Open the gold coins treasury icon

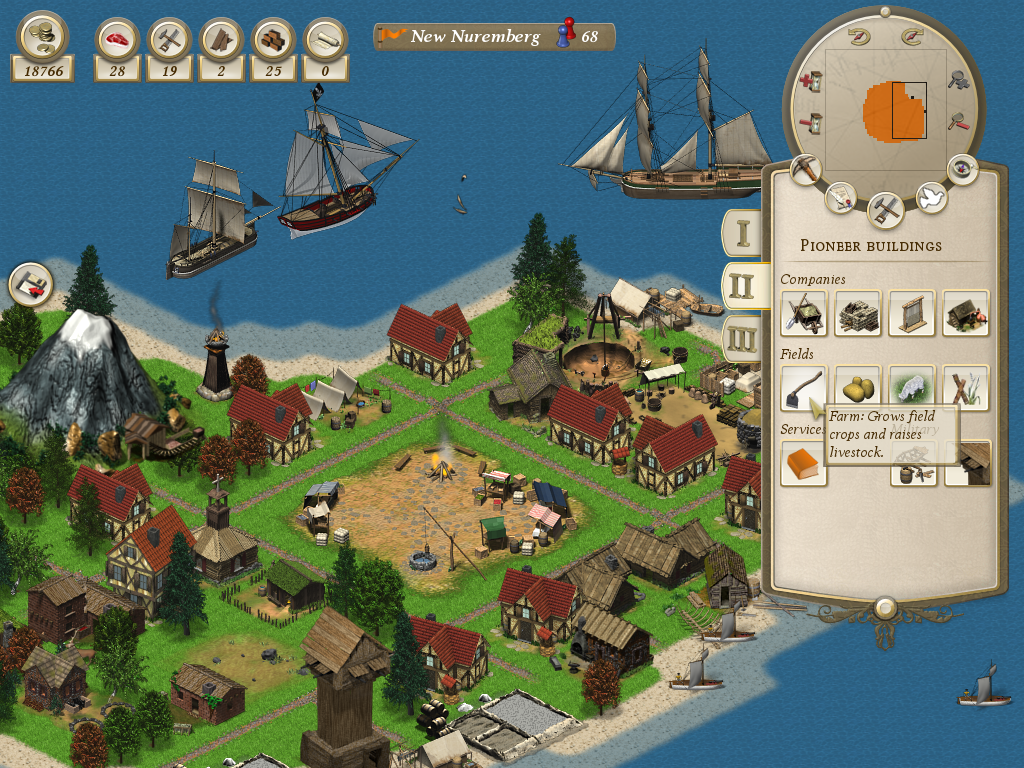pos(42,36)
